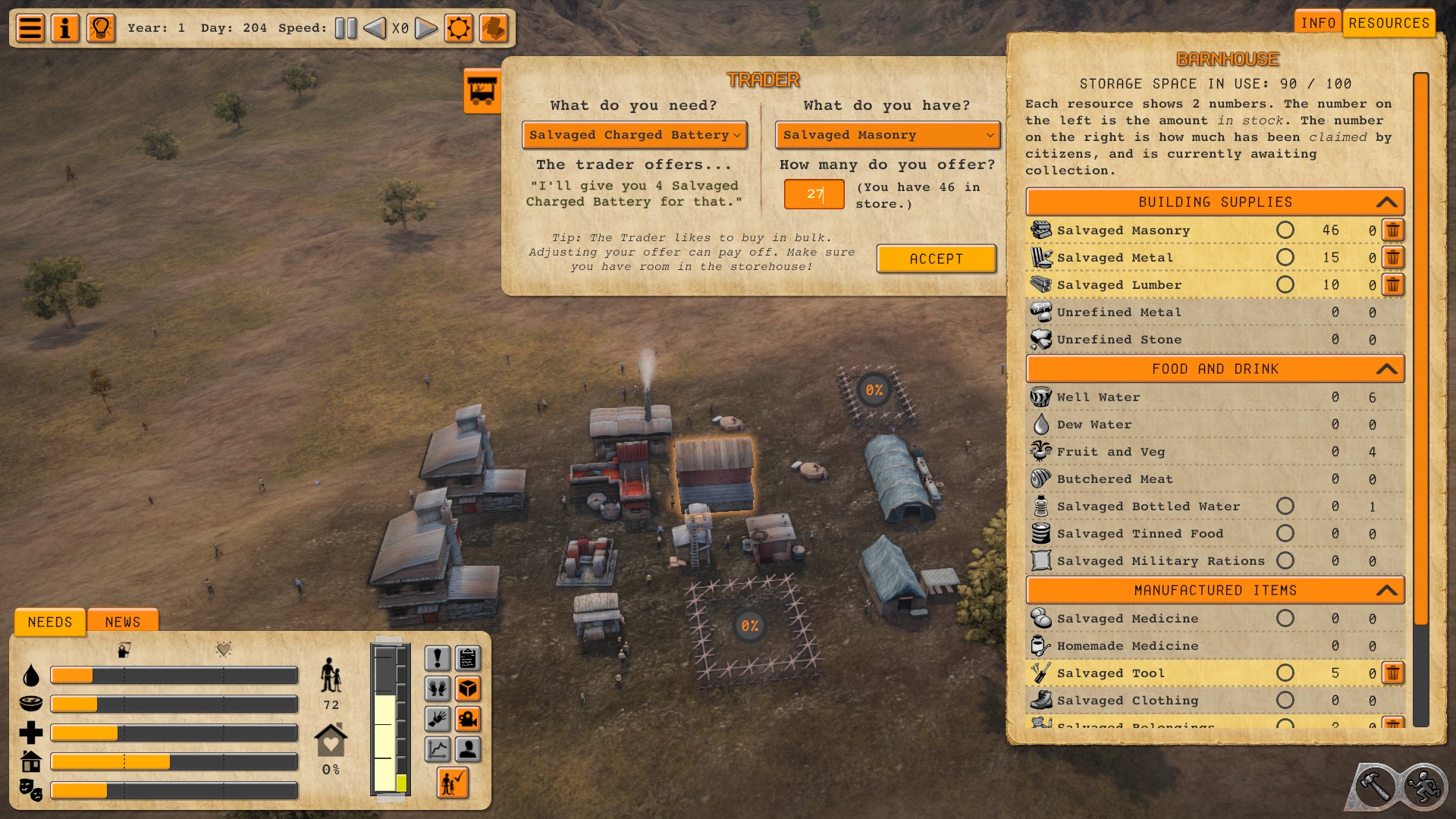The image size is (1456, 819).
Task: Switch to the INFO tab
Action: pyautogui.click(x=1318, y=23)
